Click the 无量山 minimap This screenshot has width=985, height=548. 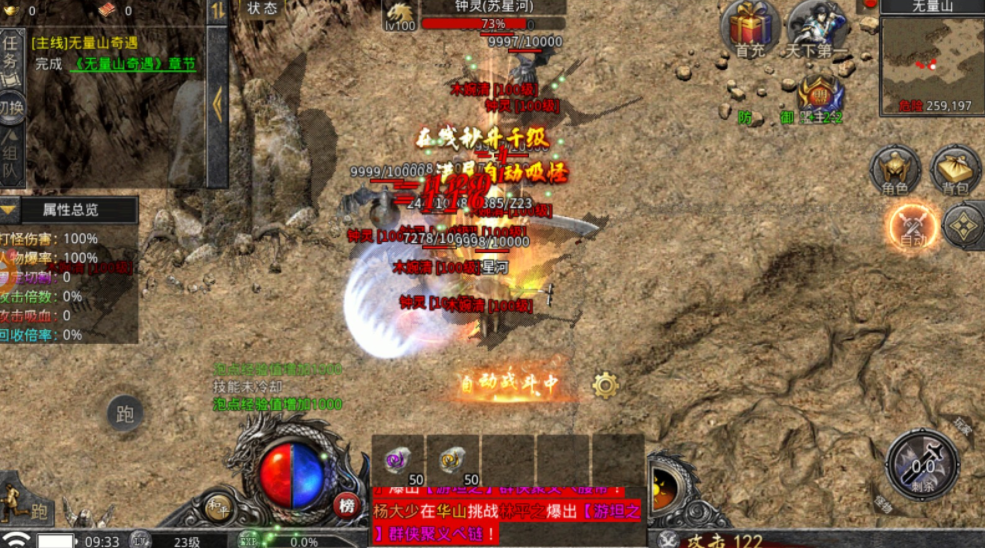930,66
